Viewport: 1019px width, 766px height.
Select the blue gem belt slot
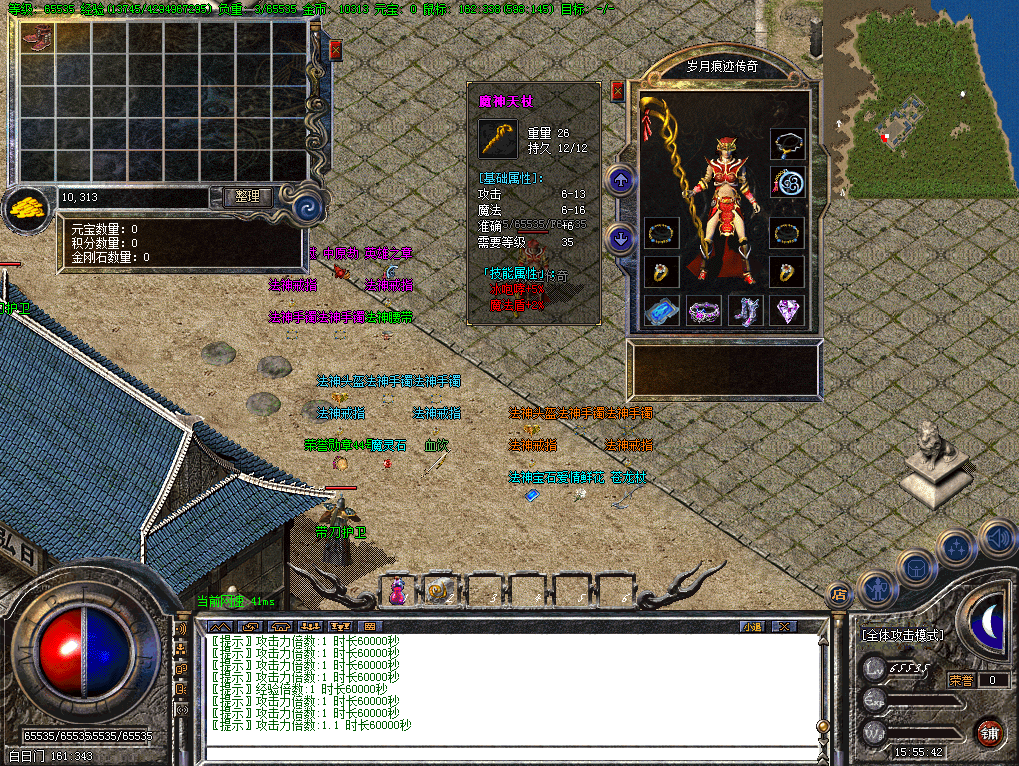[x=662, y=312]
